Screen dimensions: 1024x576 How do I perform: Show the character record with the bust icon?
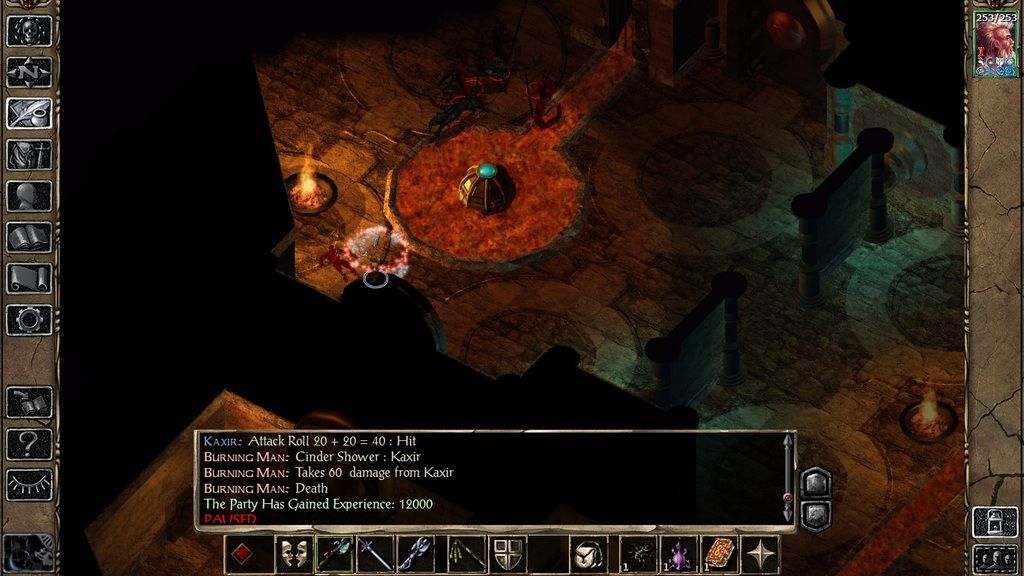[29, 196]
